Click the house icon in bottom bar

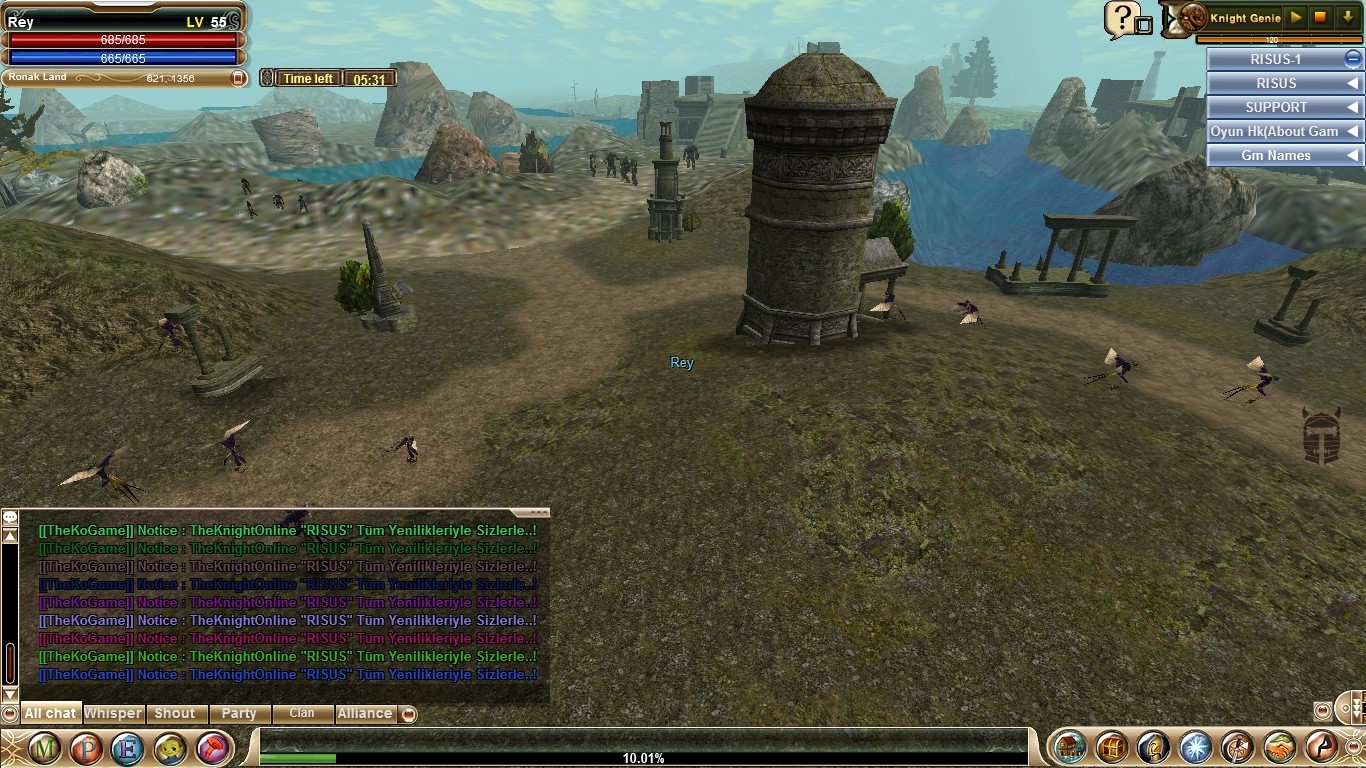pos(1070,747)
